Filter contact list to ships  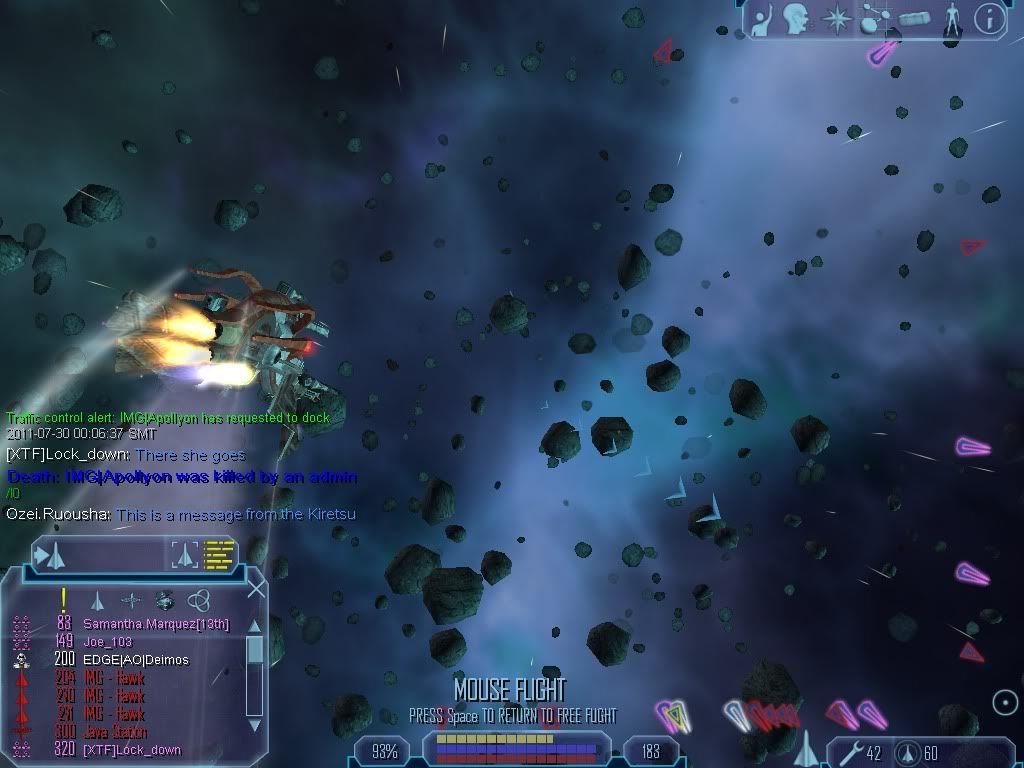pyautogui.click(x=97, y=600)
